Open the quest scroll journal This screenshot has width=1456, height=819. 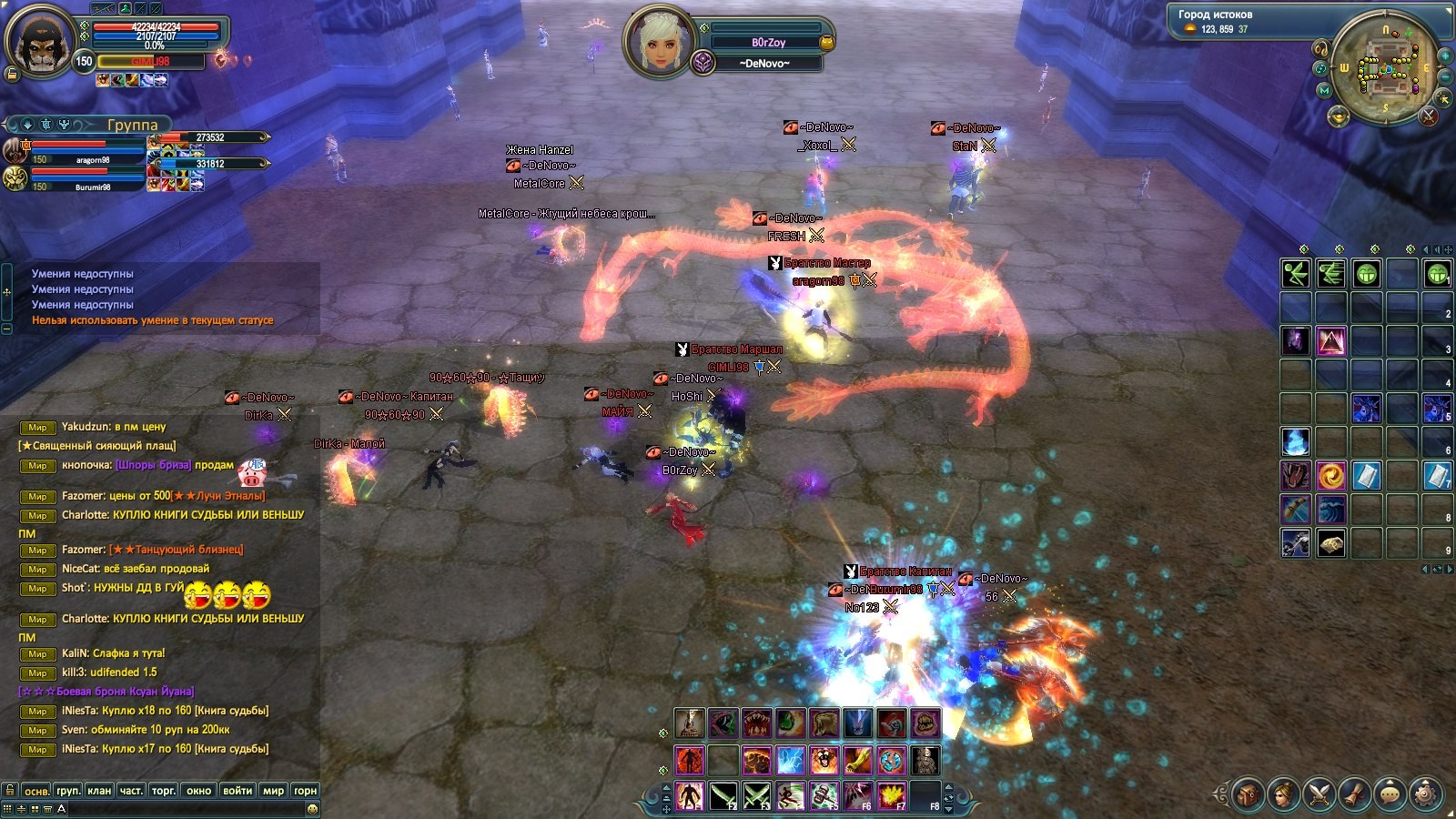pos(1354,794)
